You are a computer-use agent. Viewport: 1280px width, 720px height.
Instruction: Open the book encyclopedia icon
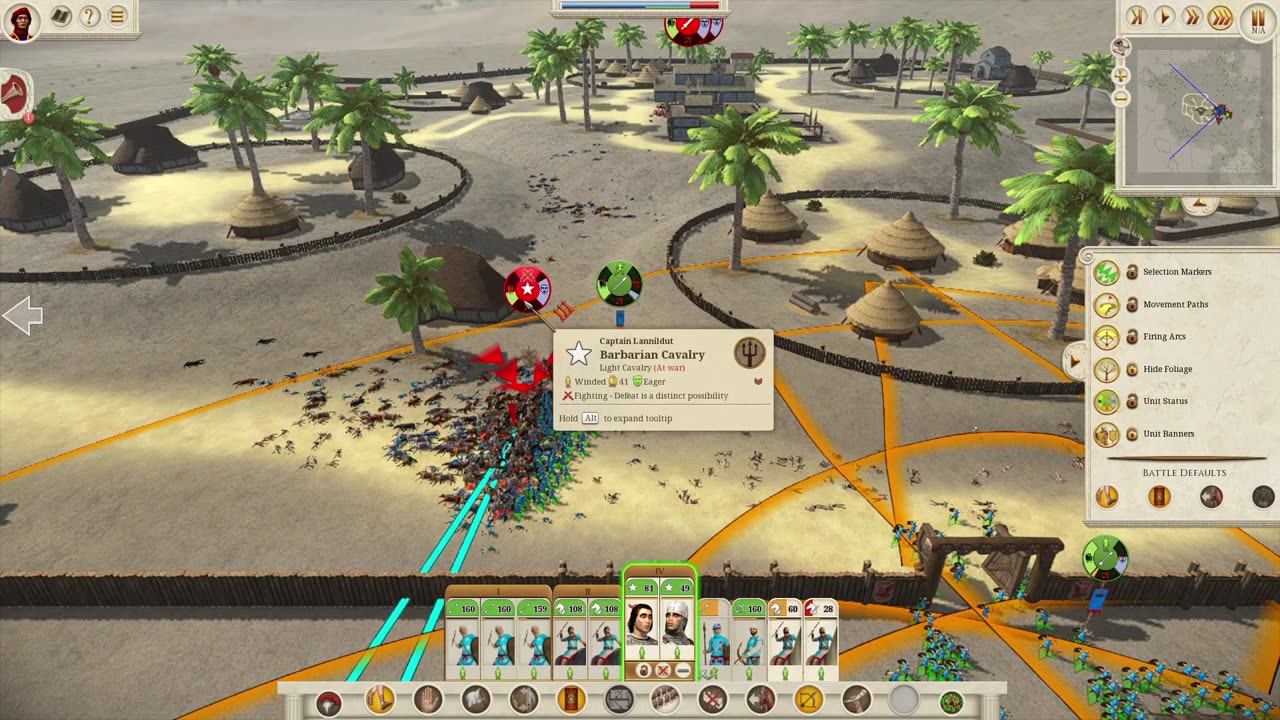click(x=60, y=16)
